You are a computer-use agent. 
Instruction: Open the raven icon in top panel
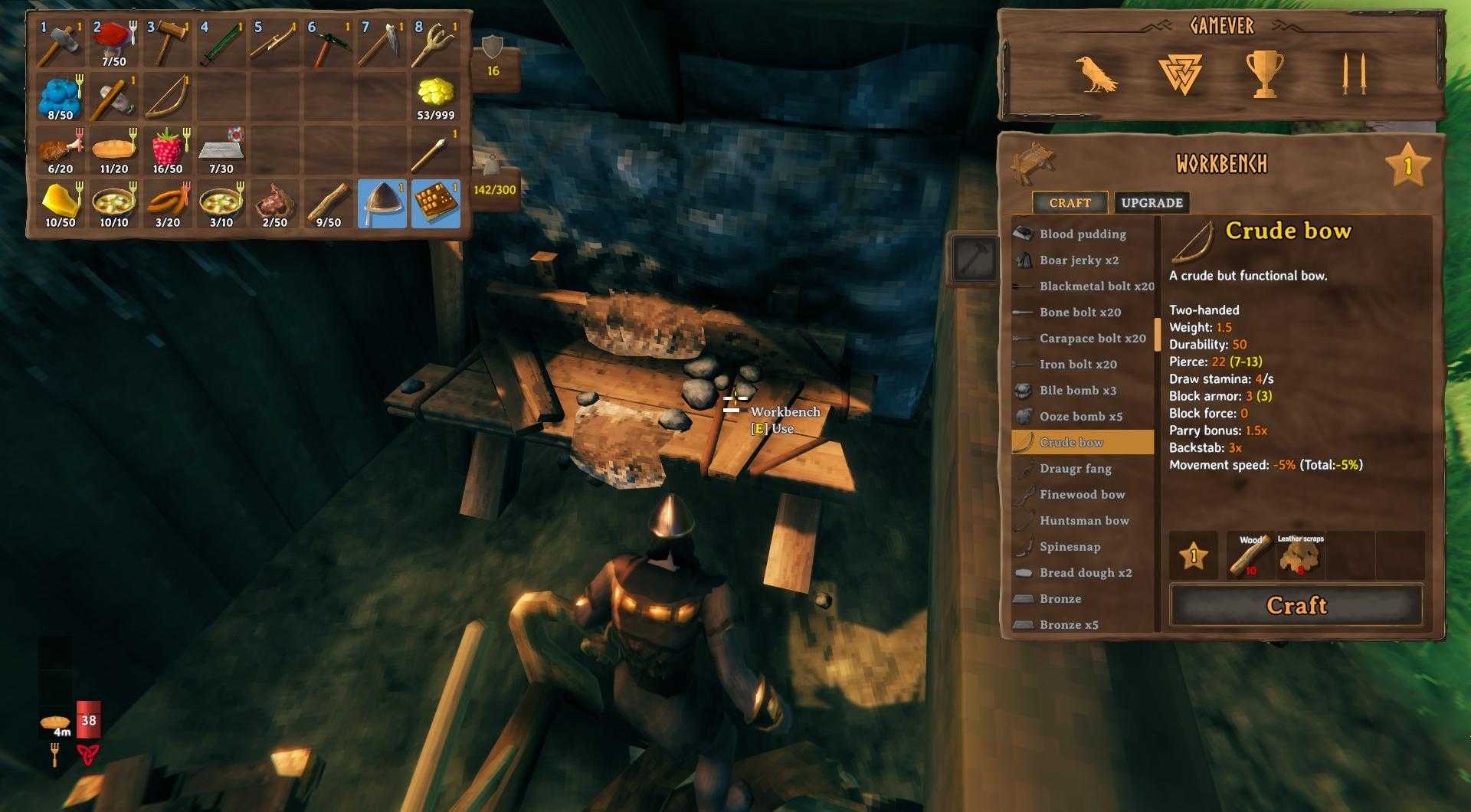(x=1096, y=75)
